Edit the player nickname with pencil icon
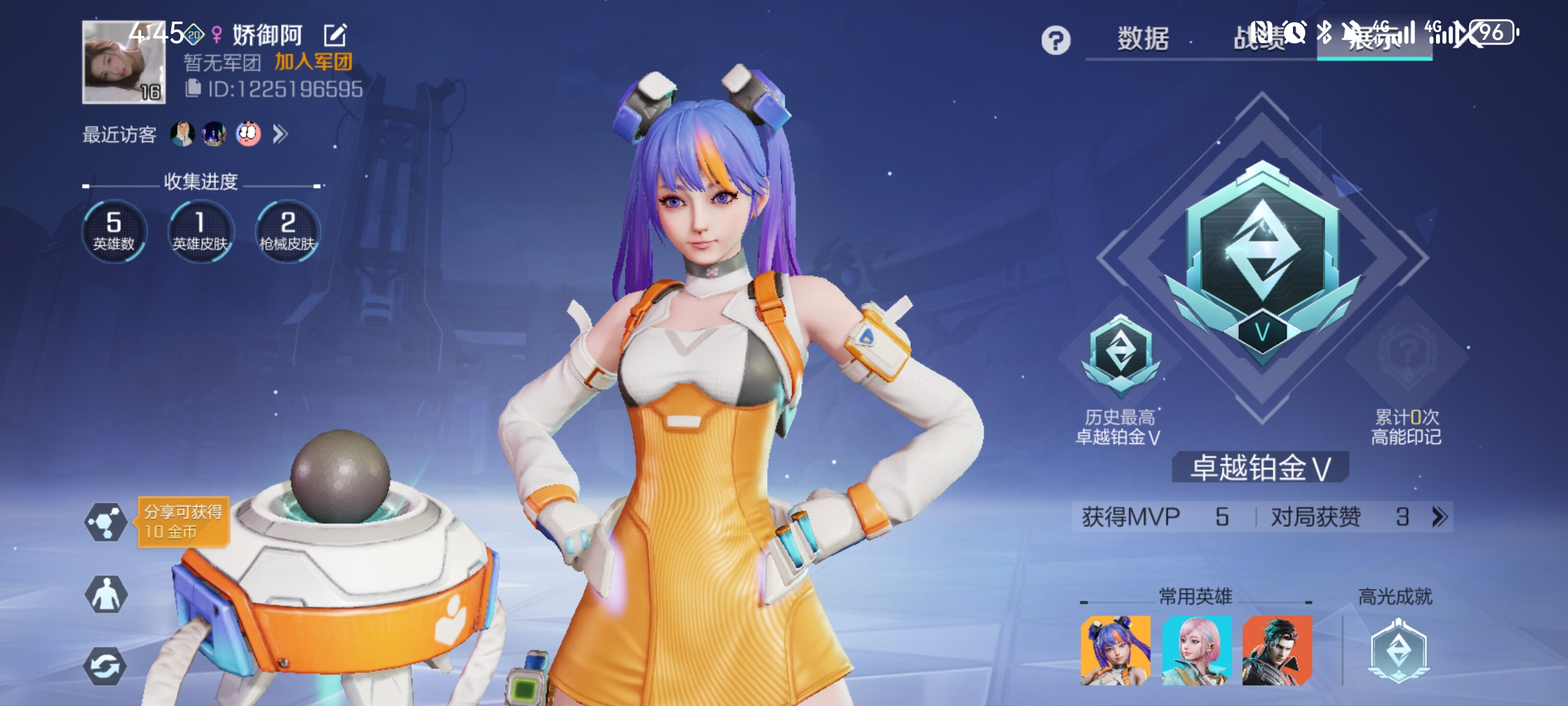This screenshot has width=1568, height=706. click(335, 35)
